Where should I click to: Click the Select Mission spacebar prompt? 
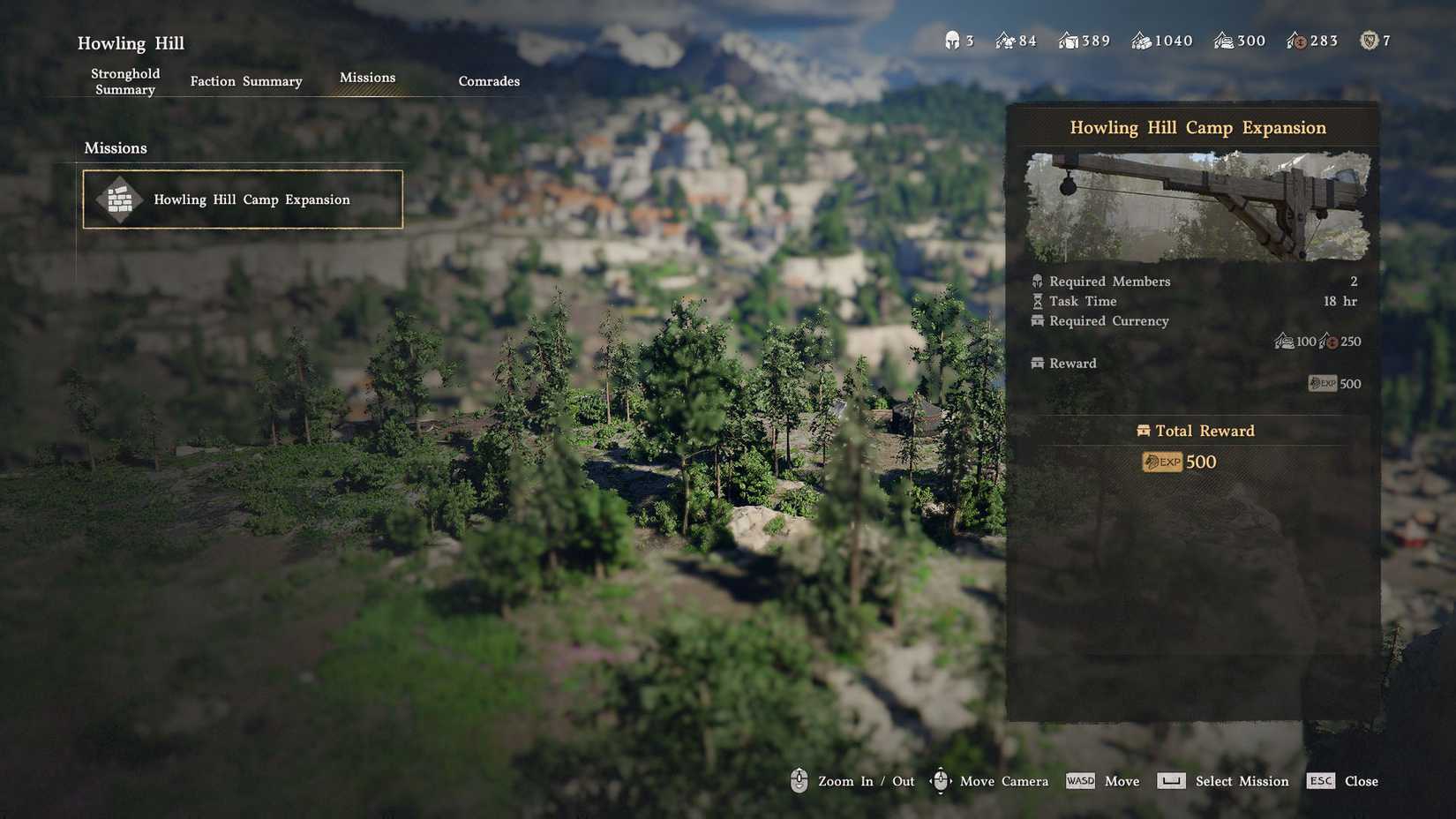(x=1170, y=780)
